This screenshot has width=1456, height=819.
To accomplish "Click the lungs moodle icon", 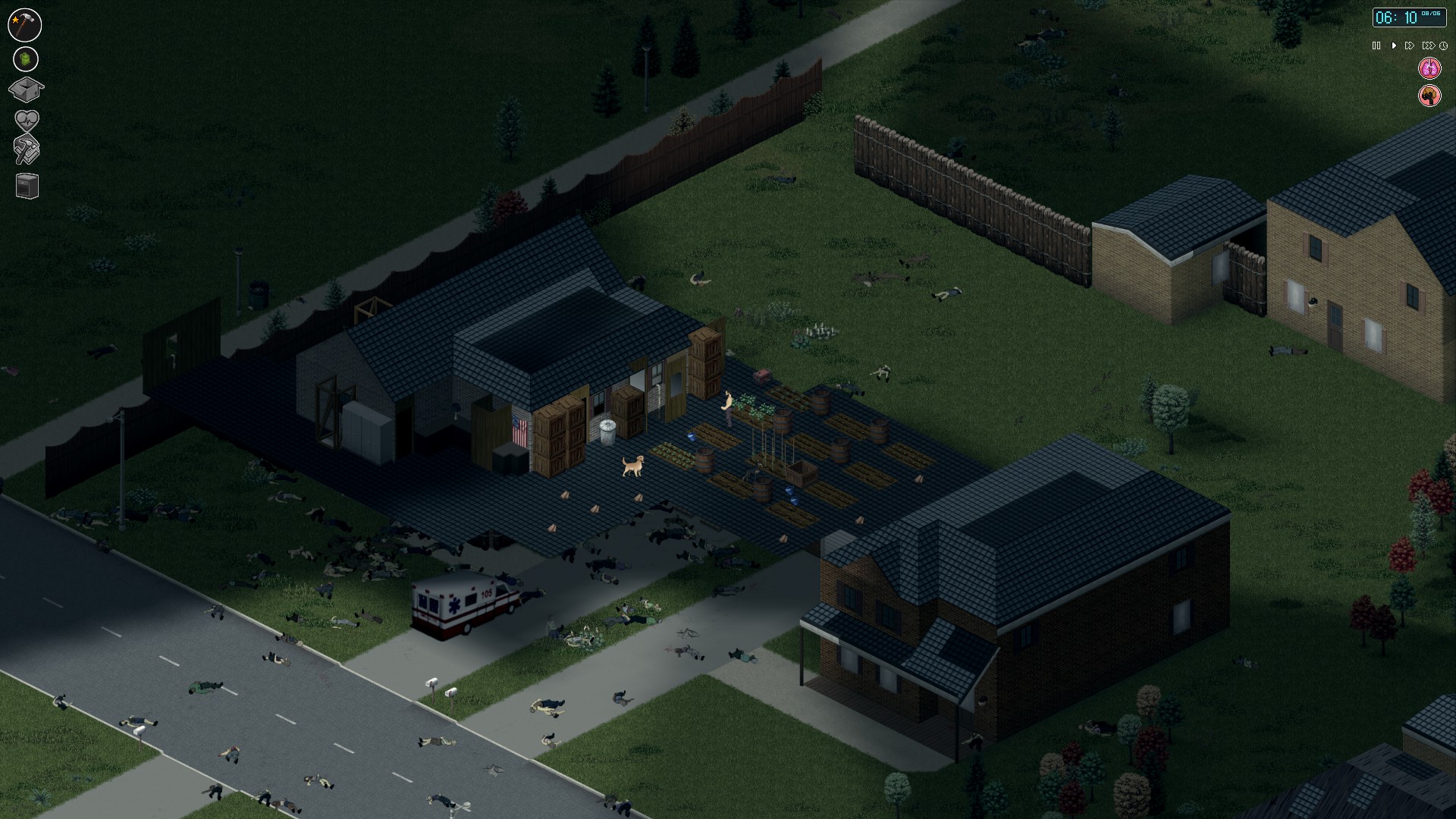I will click(x=1429, y=67).
